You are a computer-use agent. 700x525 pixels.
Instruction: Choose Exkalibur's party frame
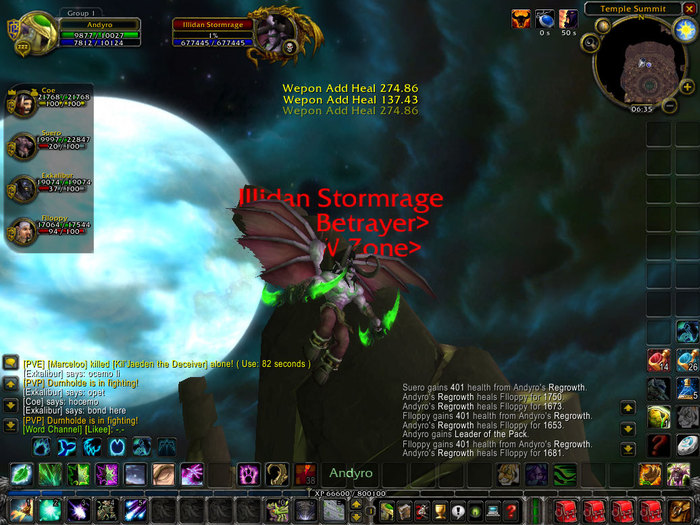[22, 190]
